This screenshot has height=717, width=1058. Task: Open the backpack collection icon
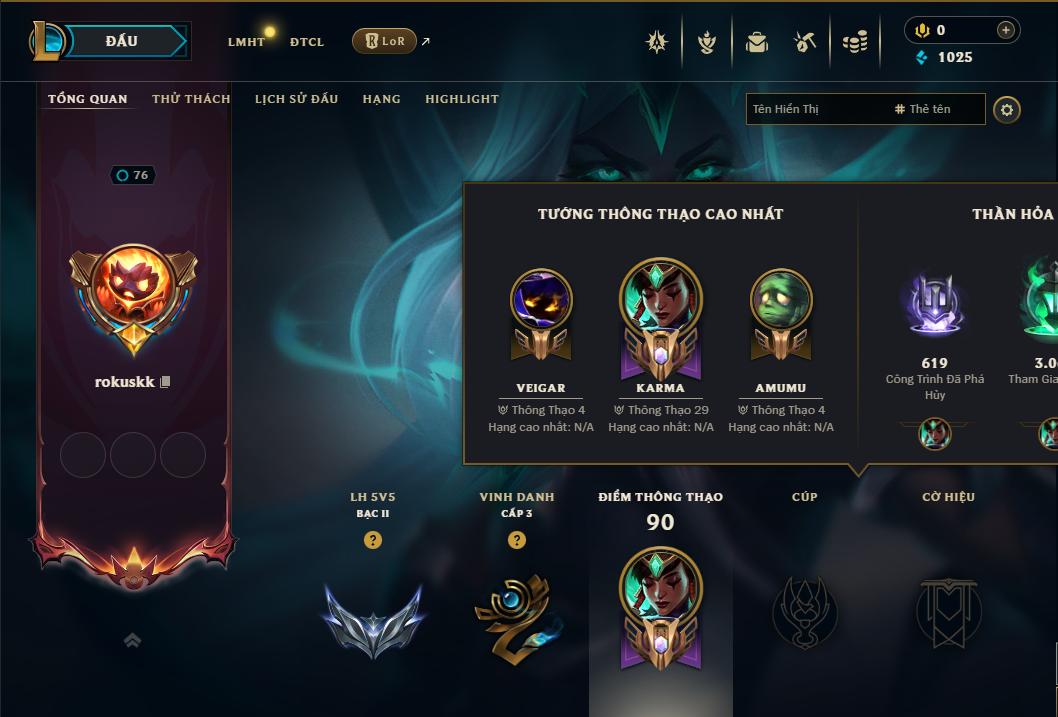[757, 42]
